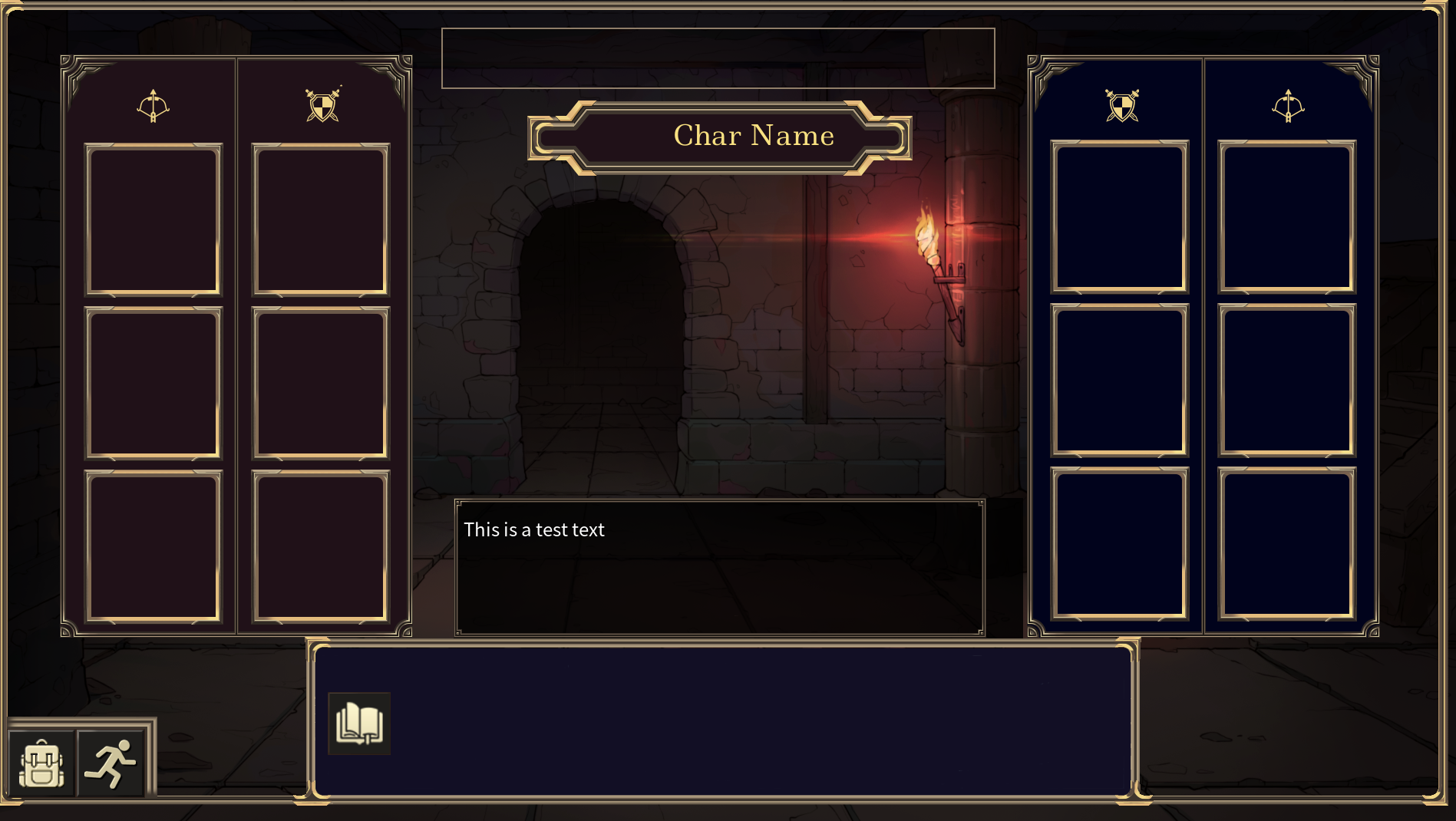Viewport: 1456px width, 821px height.
Task: Select the middle slot in the right melee column
Action: pyautogui.click(x=1121, y=384)
